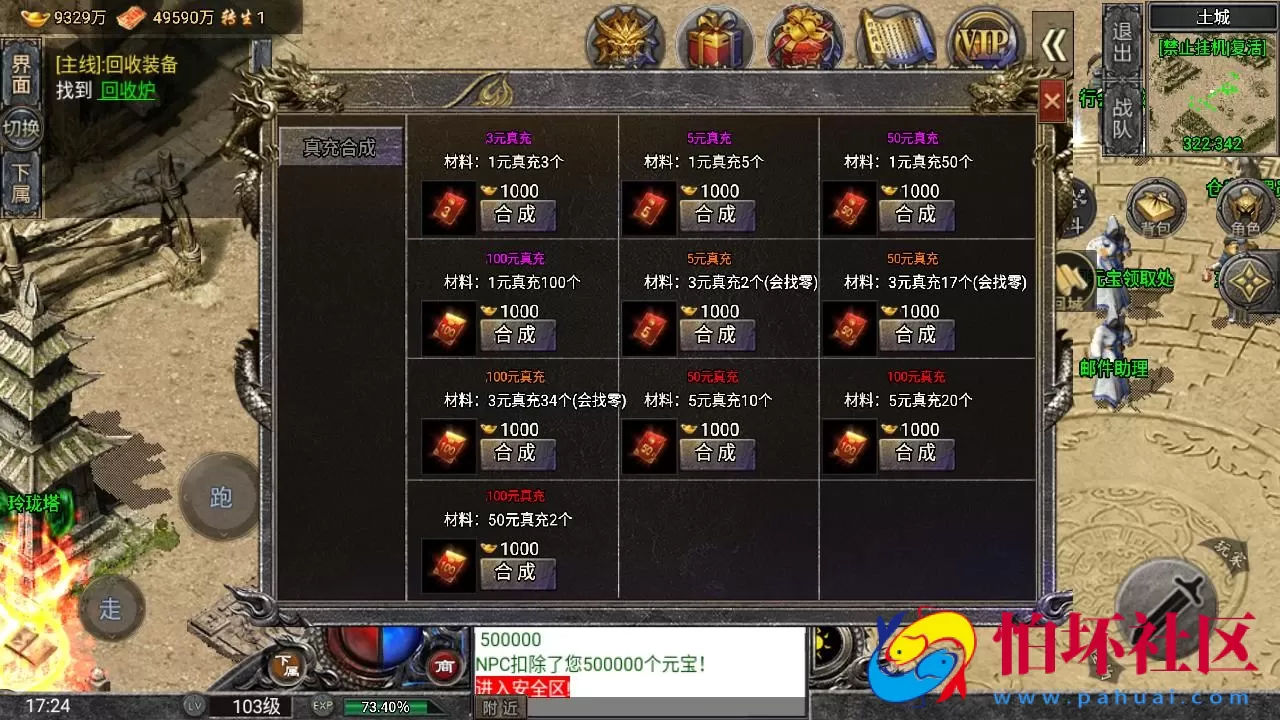Open the 回收炉 quest link
The height and width of the screenshot is (720, 1280).
pyautogui.click(x=127, y=88)
